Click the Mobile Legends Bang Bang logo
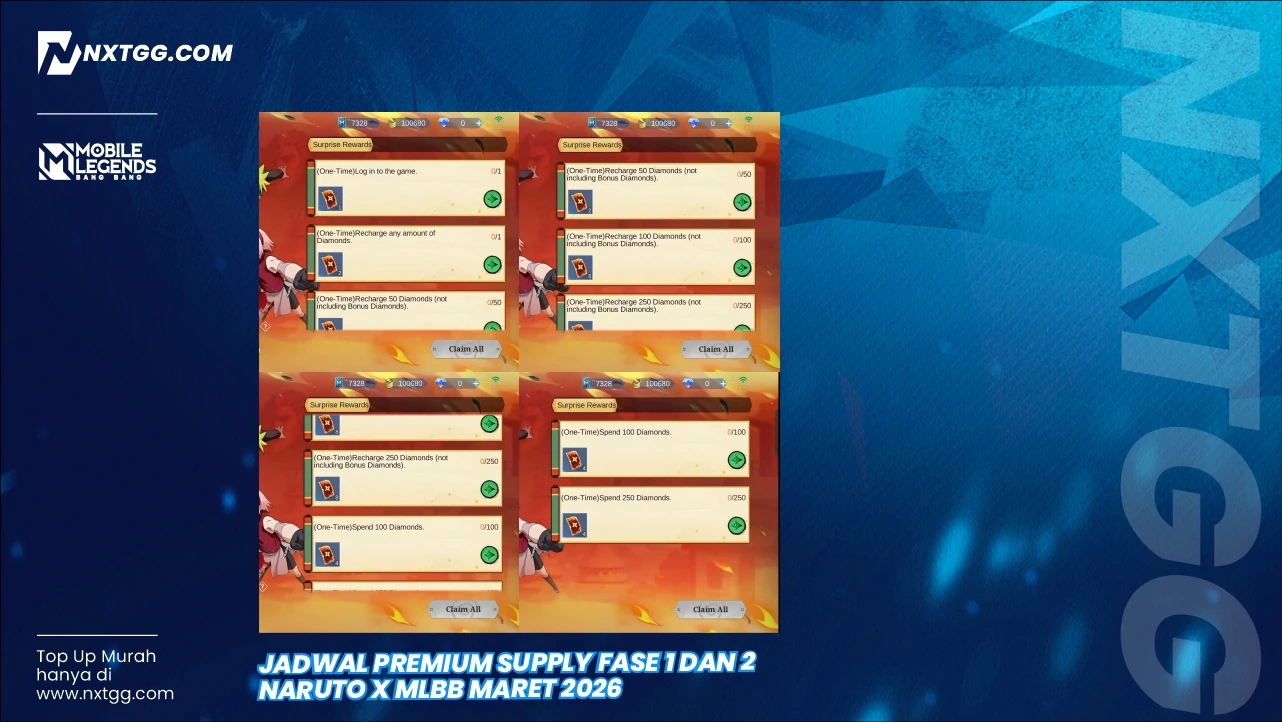The width and height of the screenshot is (1282, 722). 97,159
